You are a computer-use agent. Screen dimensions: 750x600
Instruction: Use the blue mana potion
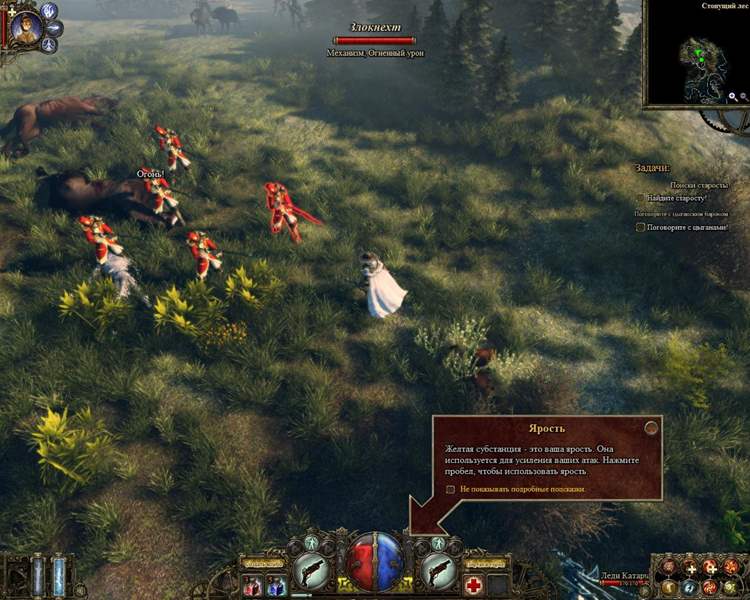(x=275, y=585)
